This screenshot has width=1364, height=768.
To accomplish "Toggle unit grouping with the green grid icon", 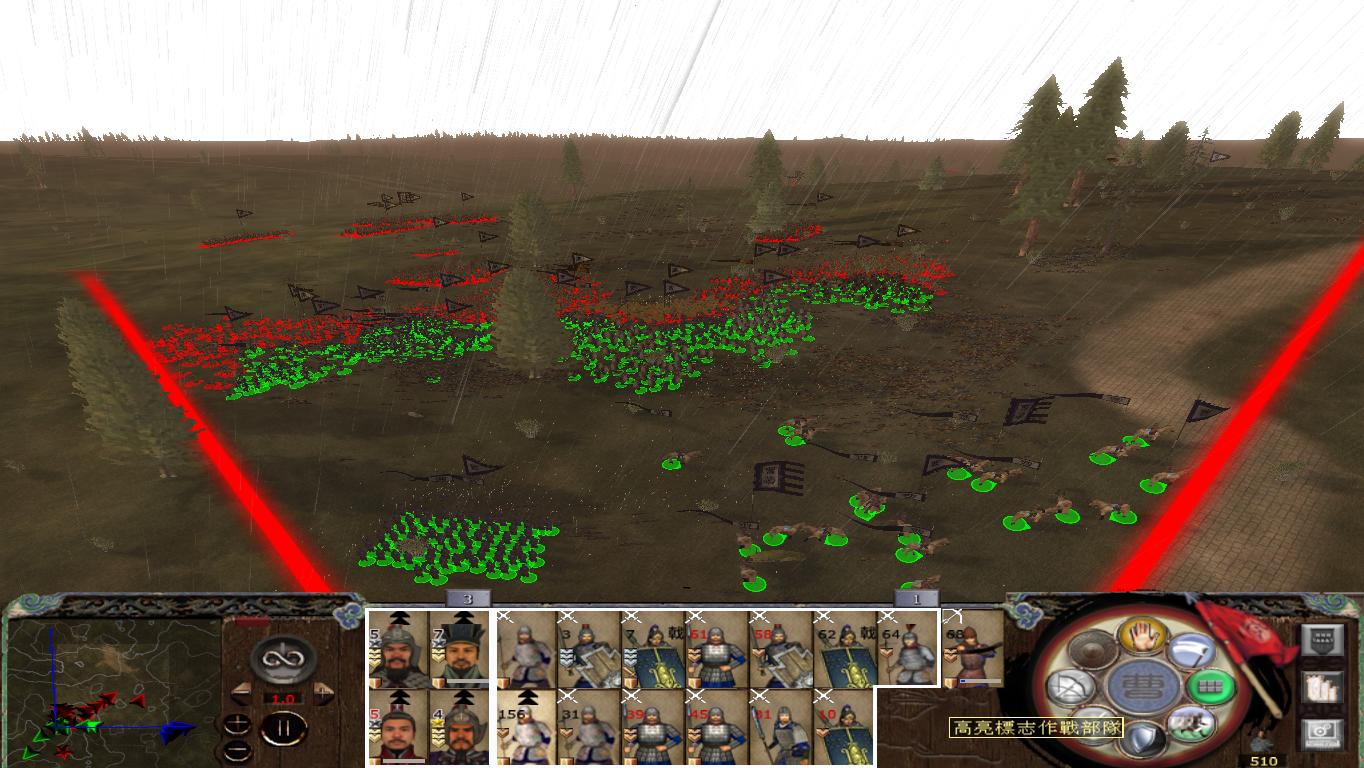I will coord(1210,685).
